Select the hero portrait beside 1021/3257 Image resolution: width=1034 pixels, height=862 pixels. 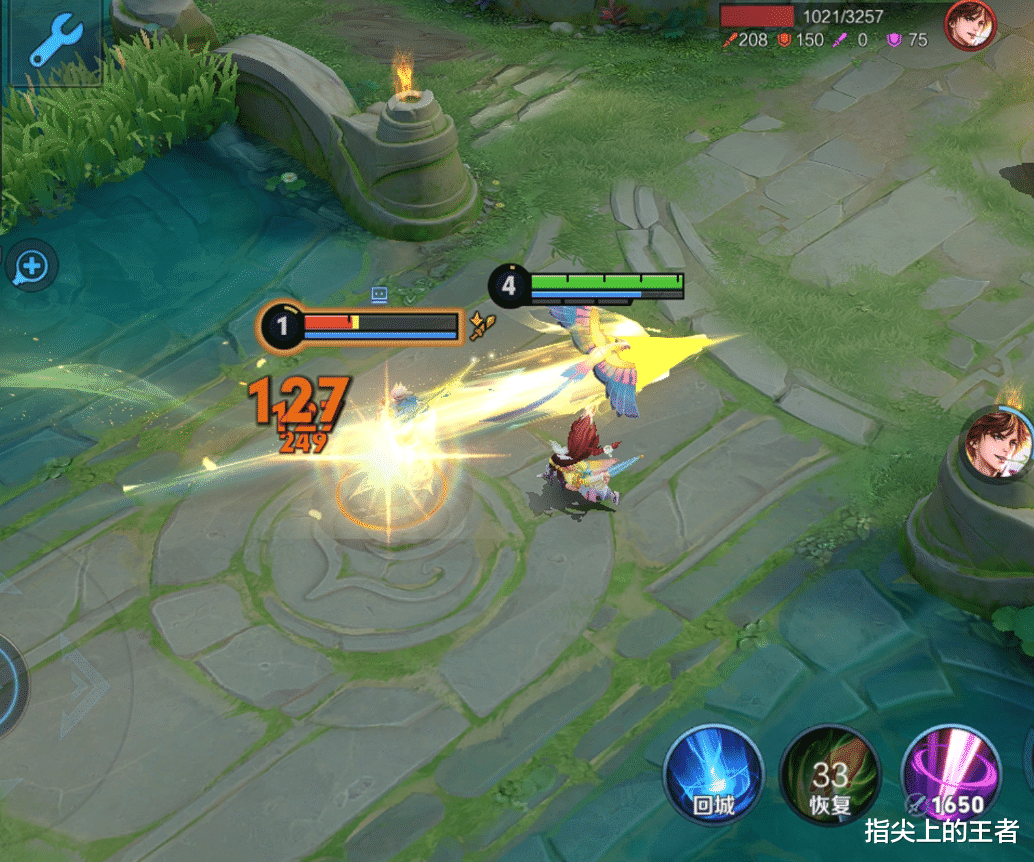970,24
